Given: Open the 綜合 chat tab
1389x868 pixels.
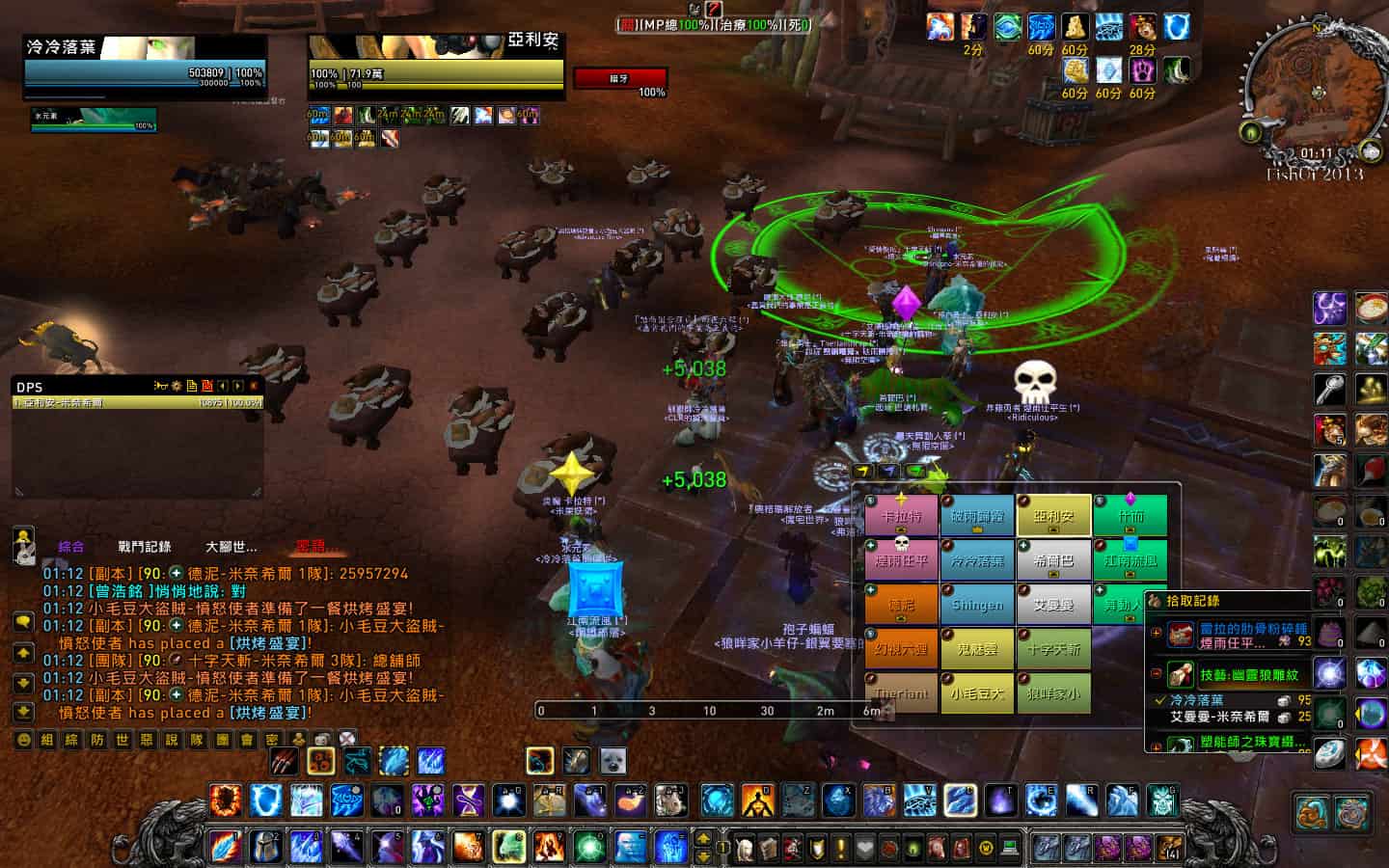Looking at the screenshot, I should 71,547.
